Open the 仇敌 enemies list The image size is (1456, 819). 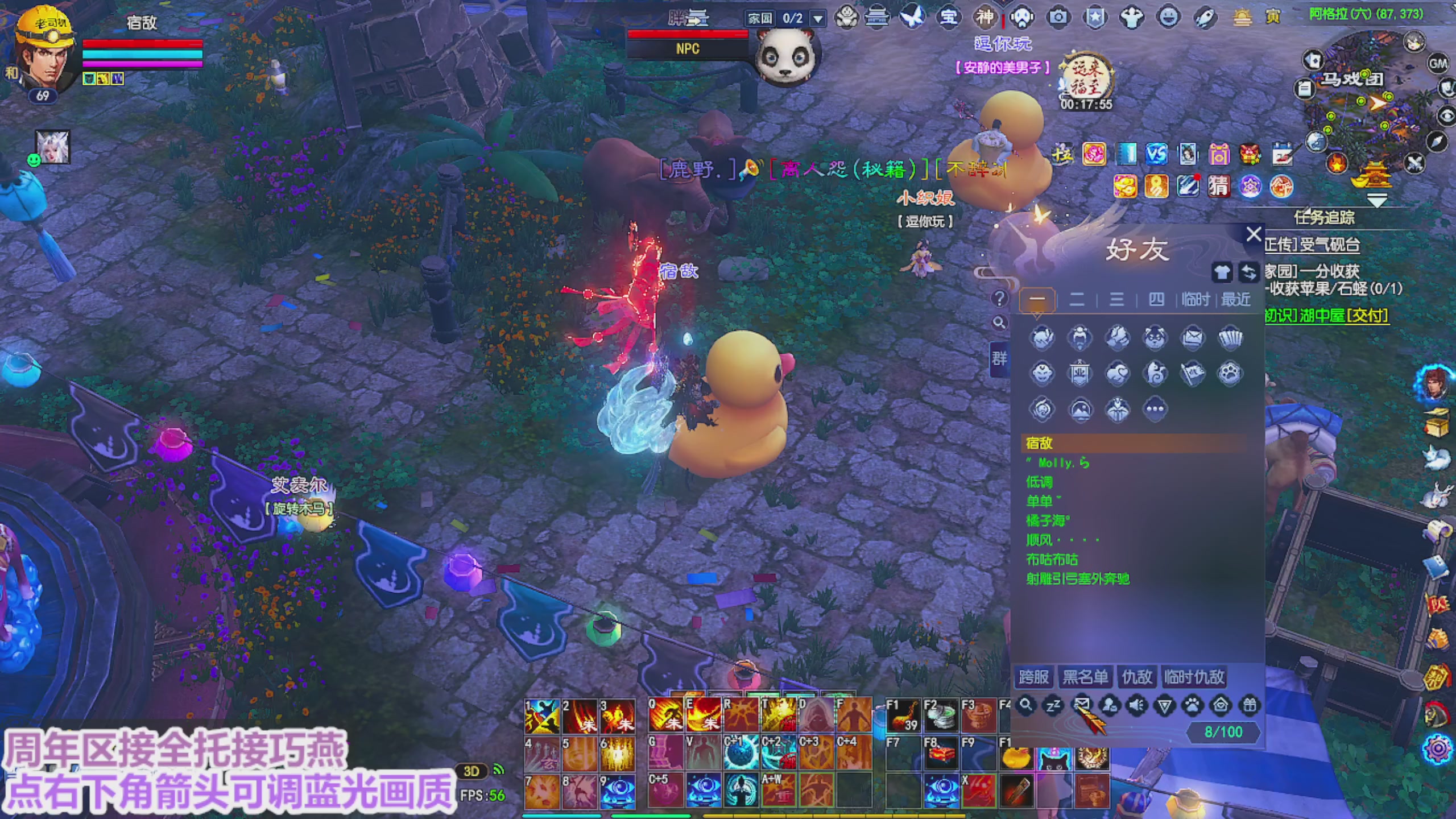click(x=1136, y=677)
